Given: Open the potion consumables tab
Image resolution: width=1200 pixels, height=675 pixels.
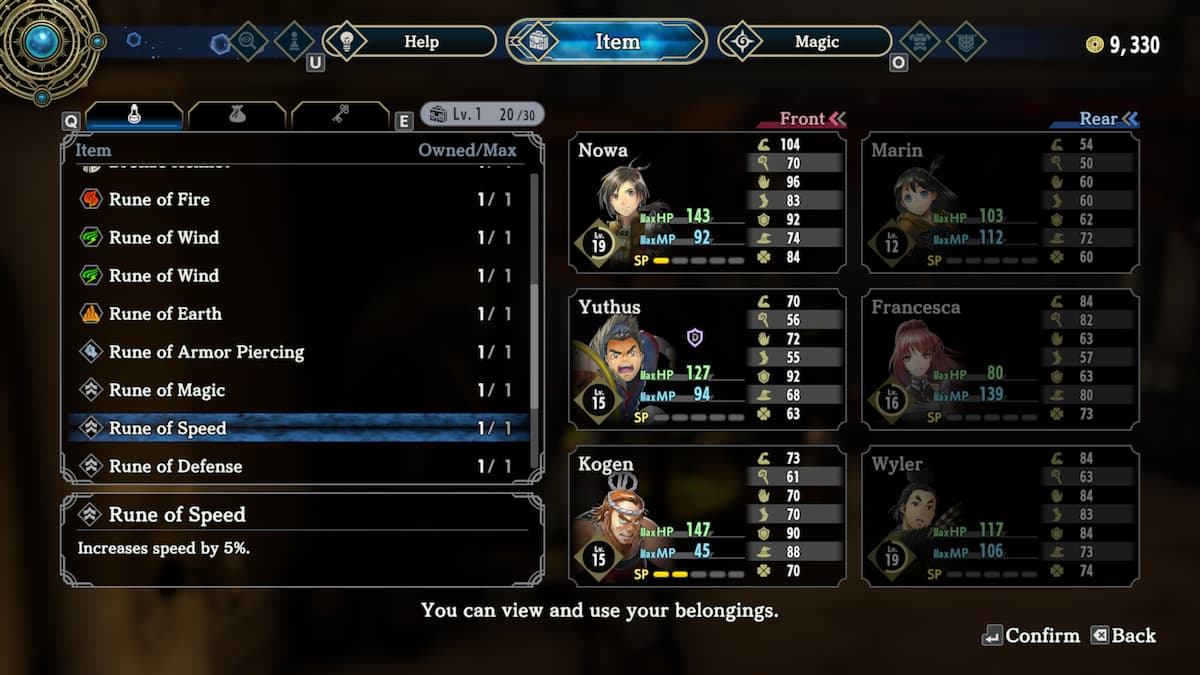Looking at the screenshot, I should click(x=134, y=116).
